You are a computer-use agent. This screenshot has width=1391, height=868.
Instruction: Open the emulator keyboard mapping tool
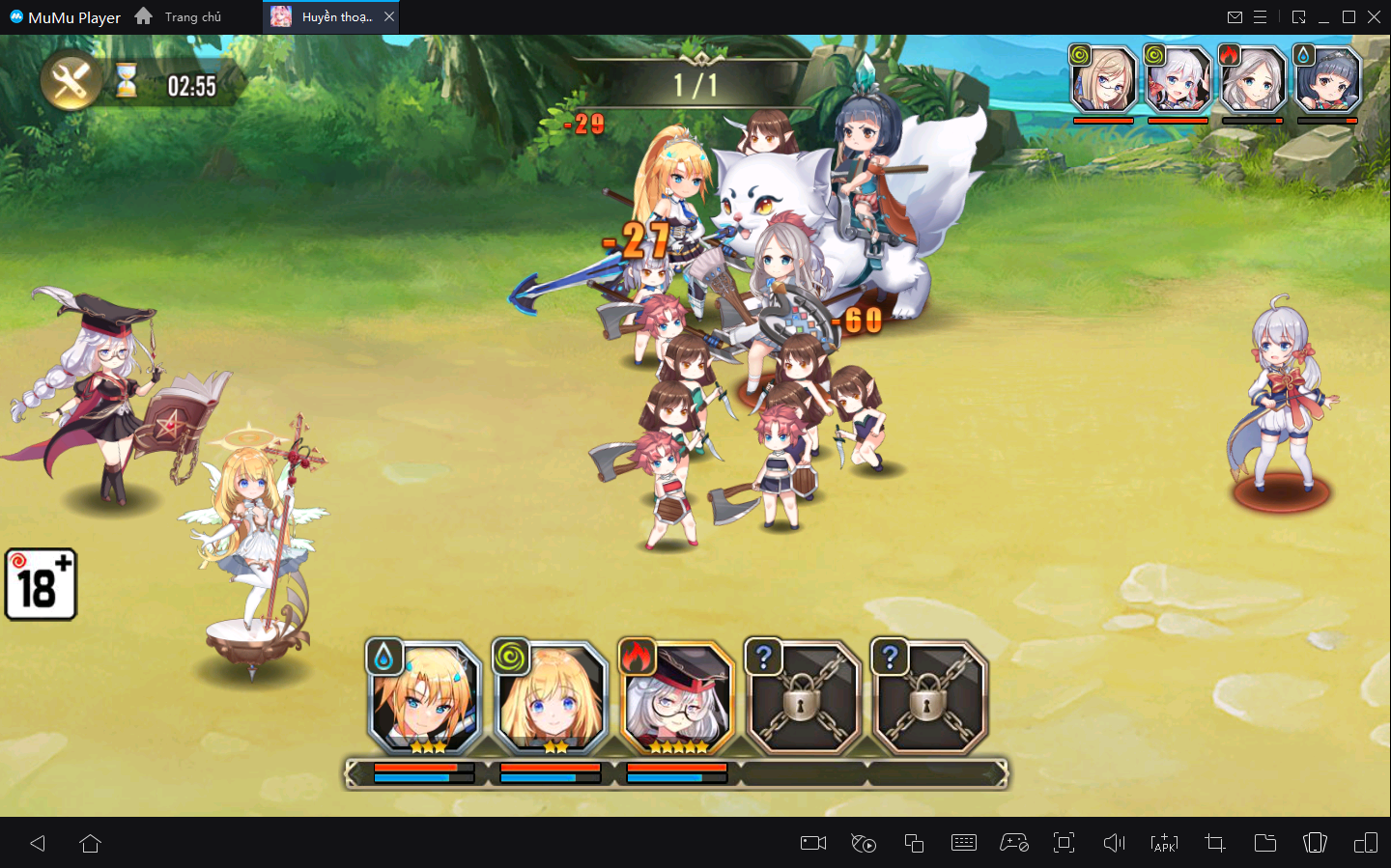pos(964,843)
